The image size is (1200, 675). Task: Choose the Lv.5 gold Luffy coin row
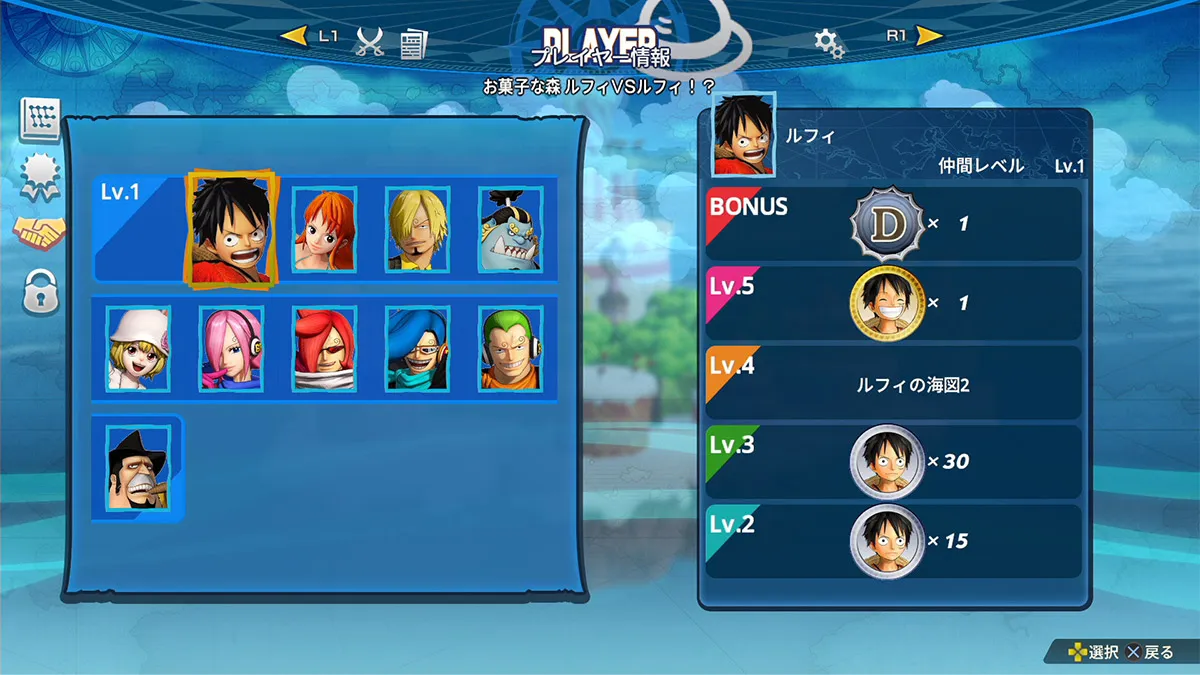pos(894,302)
